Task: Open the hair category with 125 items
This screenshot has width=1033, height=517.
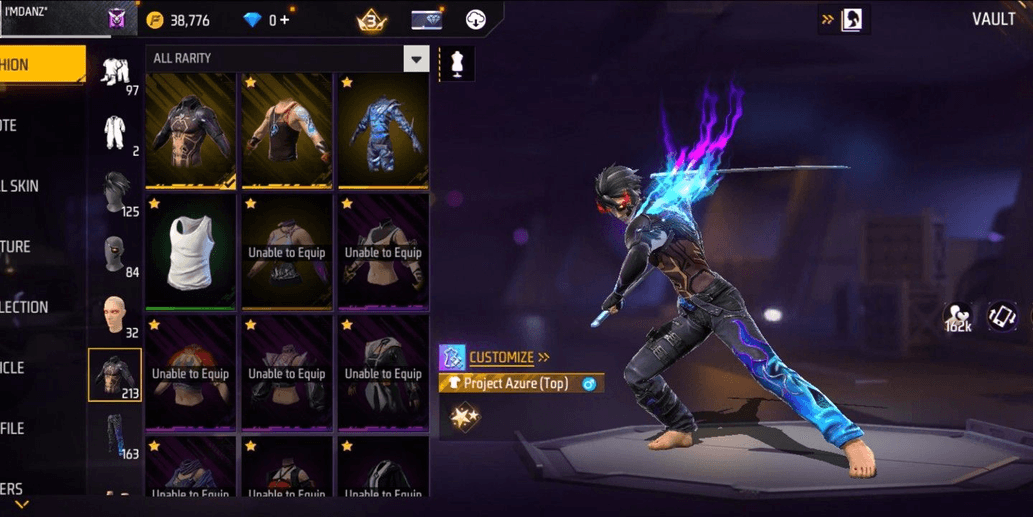Action: [115, 192]
